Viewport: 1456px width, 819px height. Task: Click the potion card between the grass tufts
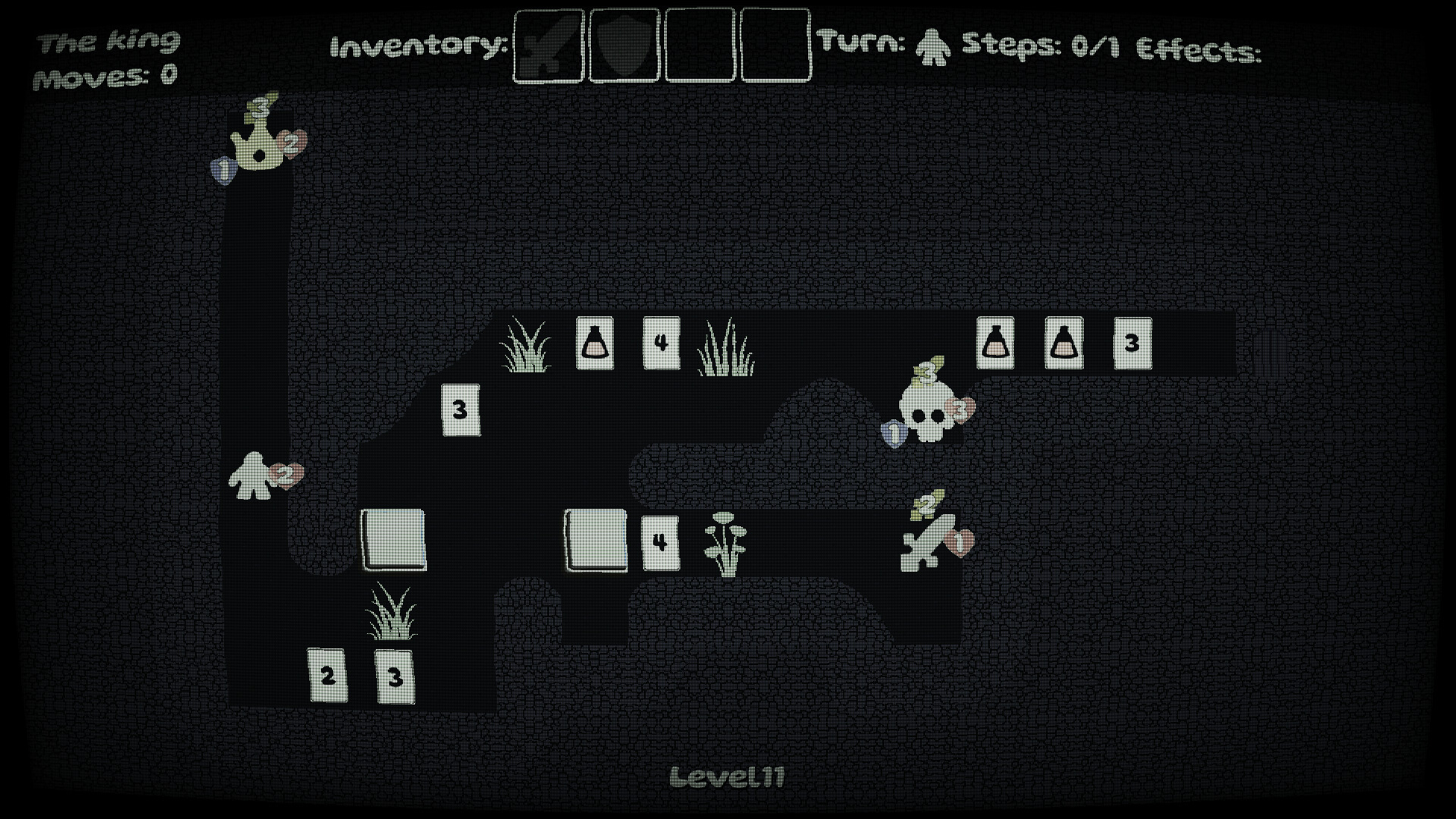595,343
